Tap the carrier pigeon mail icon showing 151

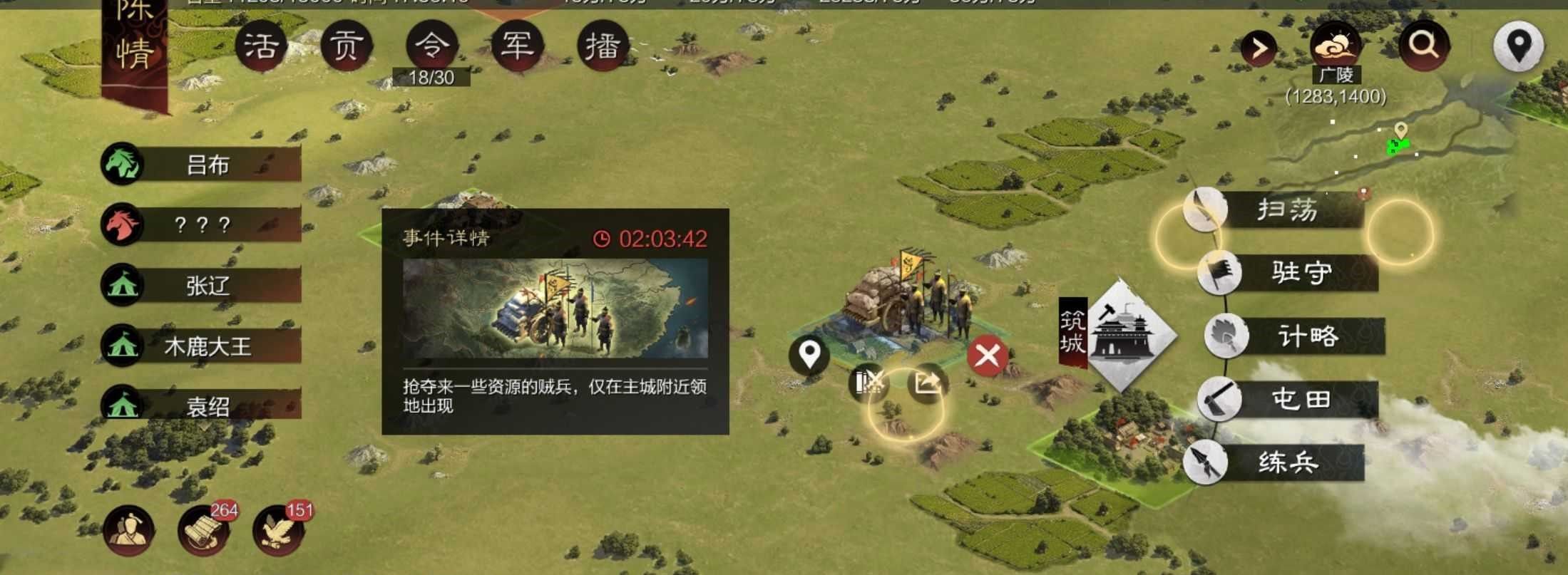[x=282, y=531]
